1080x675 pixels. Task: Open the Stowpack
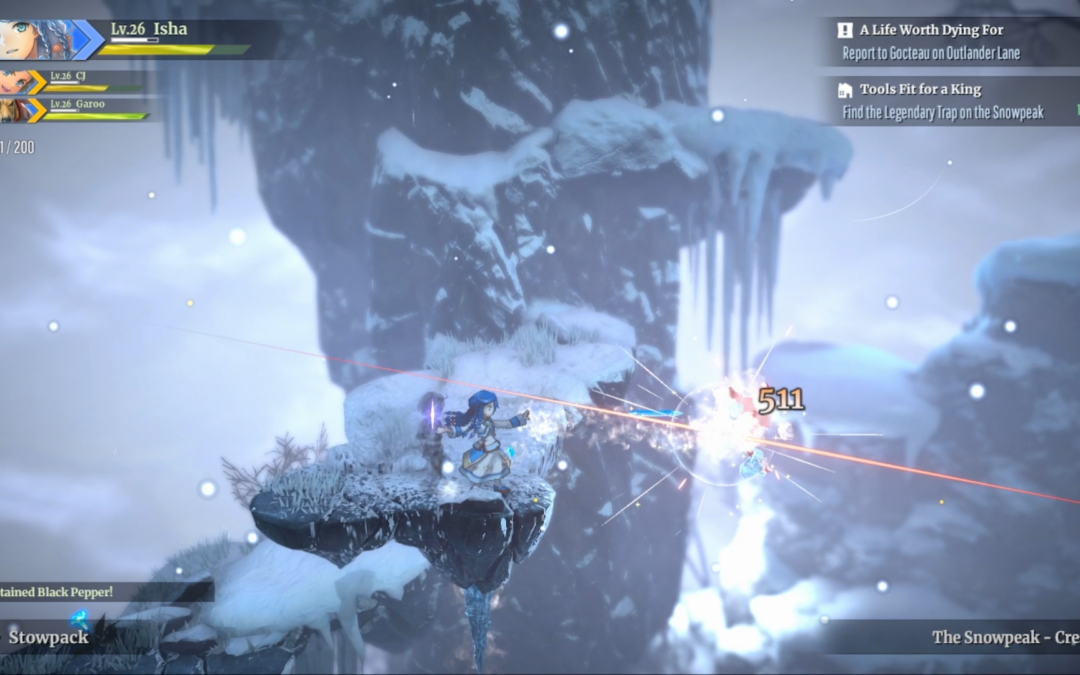click(49, 637)
